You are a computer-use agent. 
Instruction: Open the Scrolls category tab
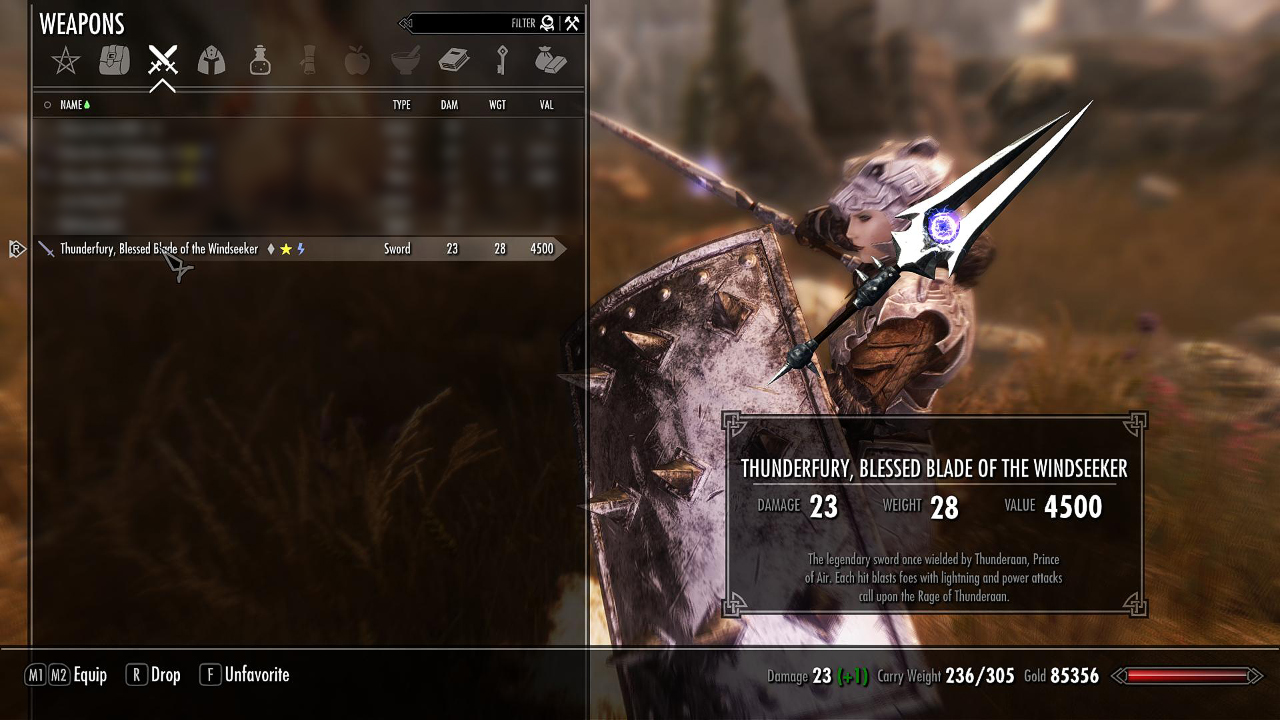308,62
